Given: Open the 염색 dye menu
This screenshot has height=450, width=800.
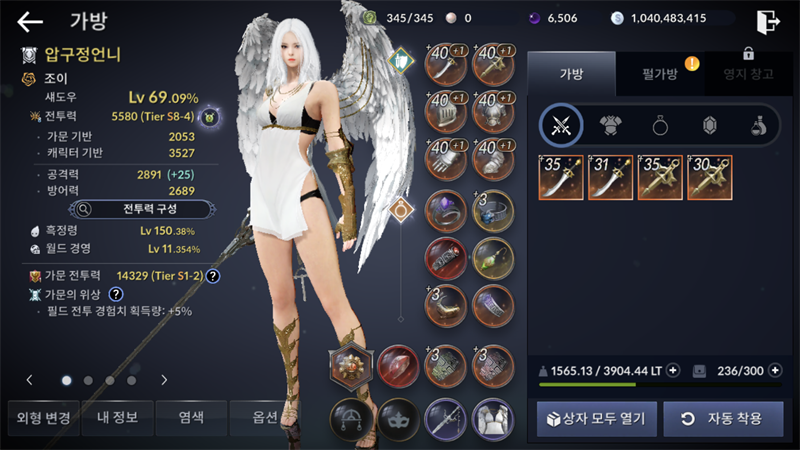Looking at the screenshot, I should click(x=189, y=417).
